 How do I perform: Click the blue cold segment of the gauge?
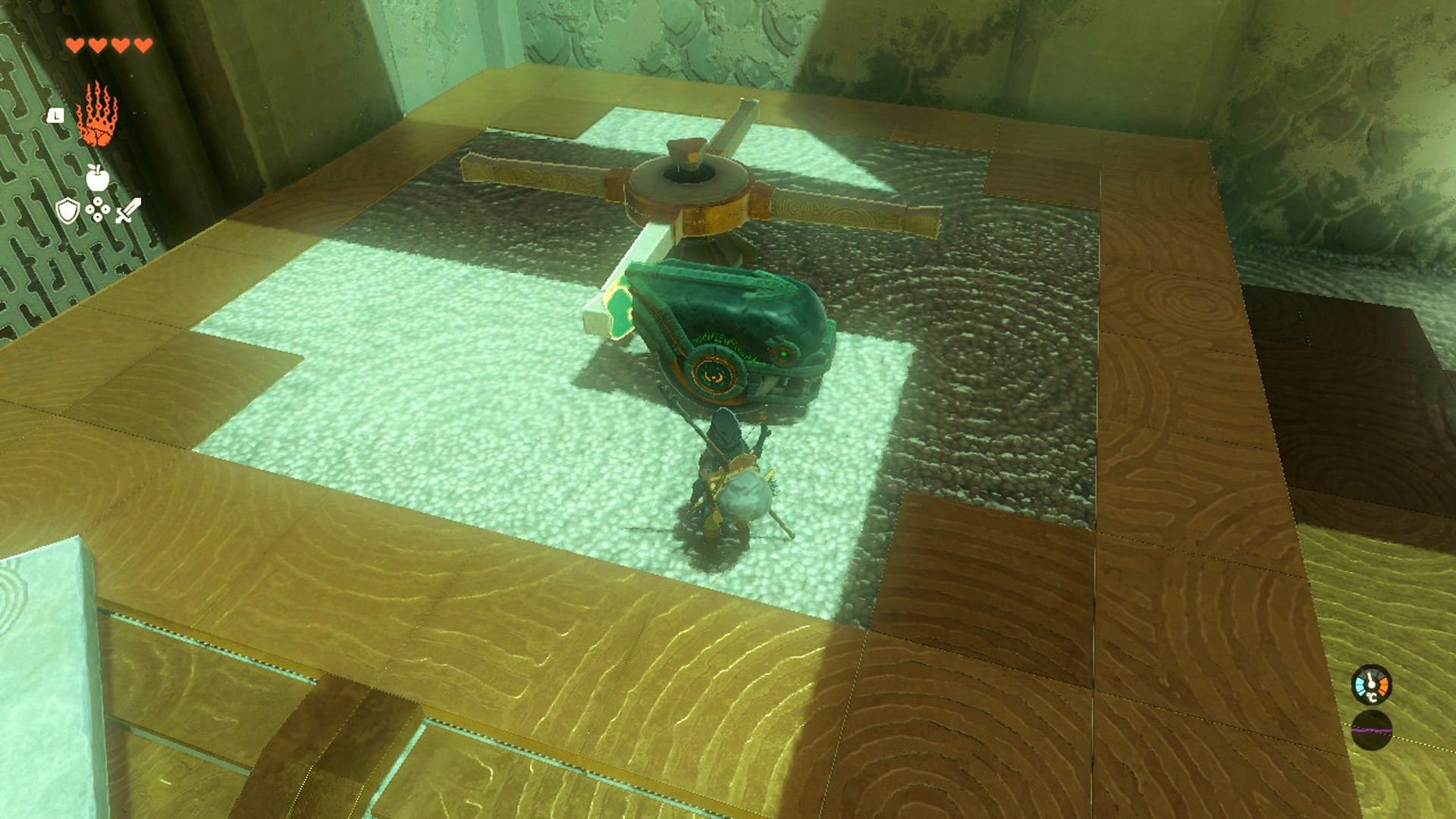(x=1360, y=685)
